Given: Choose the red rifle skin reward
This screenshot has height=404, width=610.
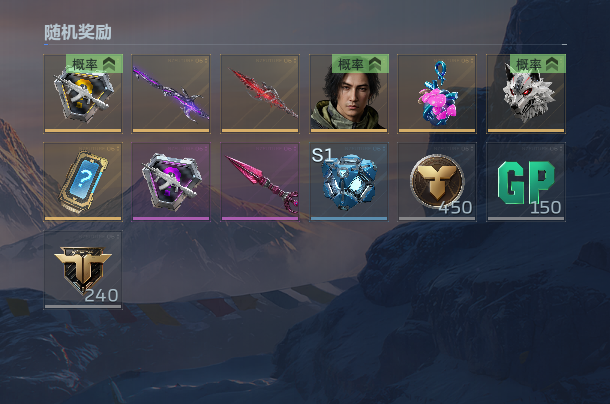Looking at the screenshot, I should [x=260, y=93].
